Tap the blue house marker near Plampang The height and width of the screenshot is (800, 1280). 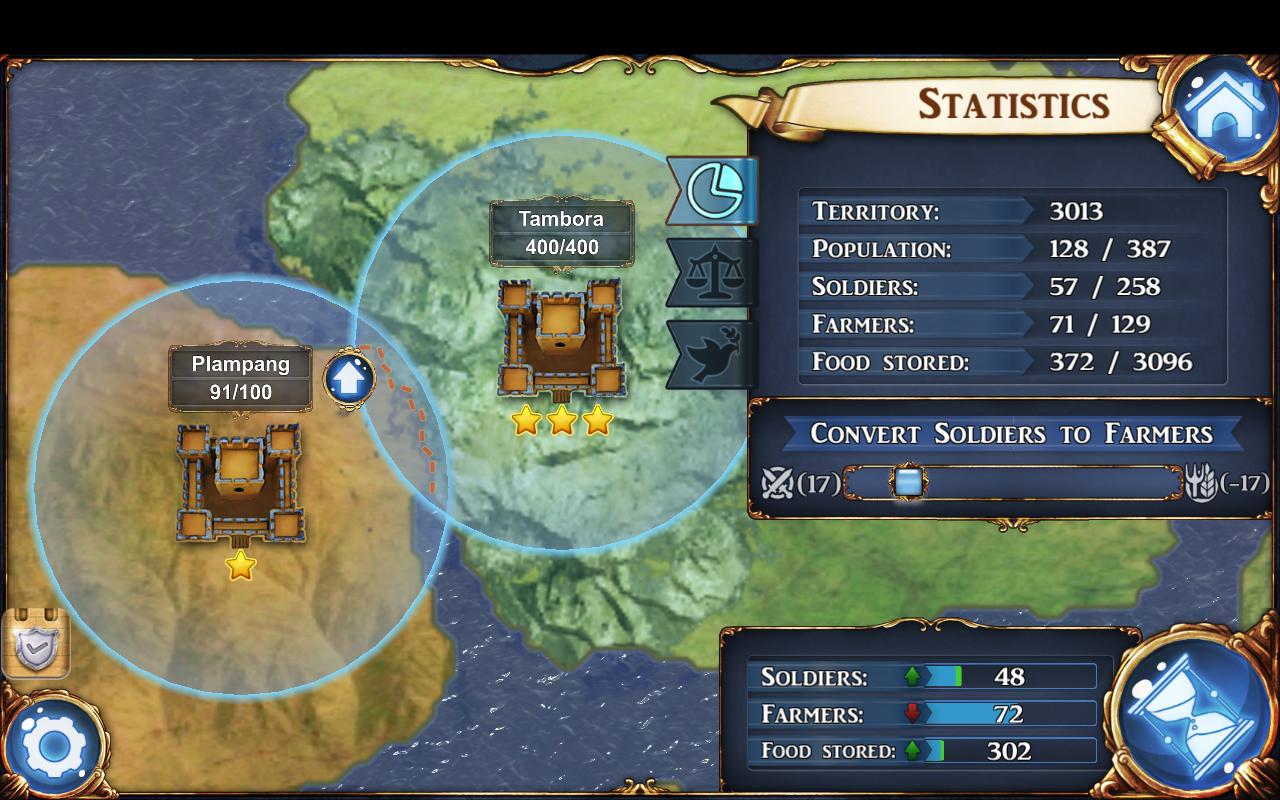349,379
